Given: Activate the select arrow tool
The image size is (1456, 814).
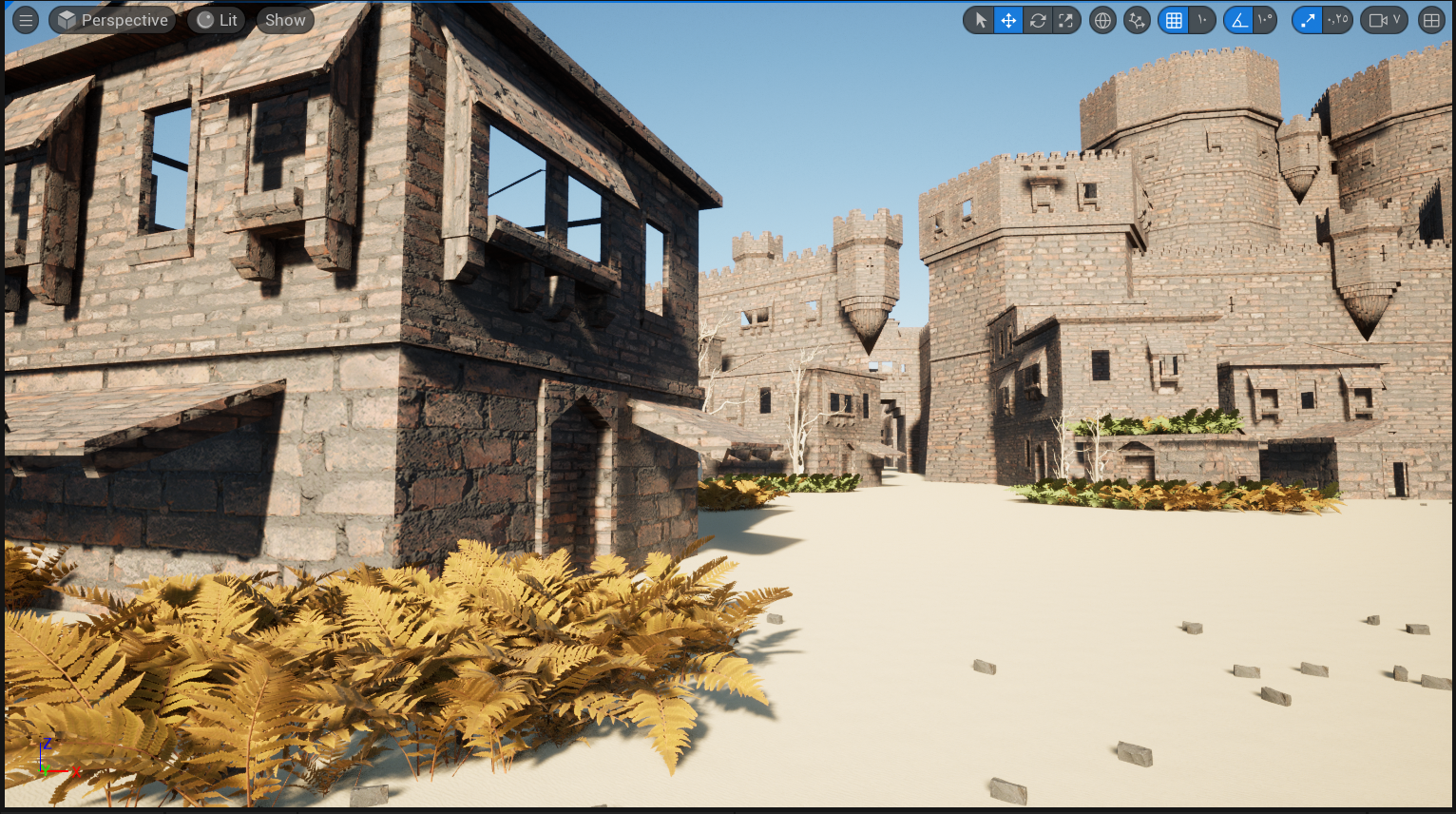Looking at the screenshot, I should coord(980,20).
